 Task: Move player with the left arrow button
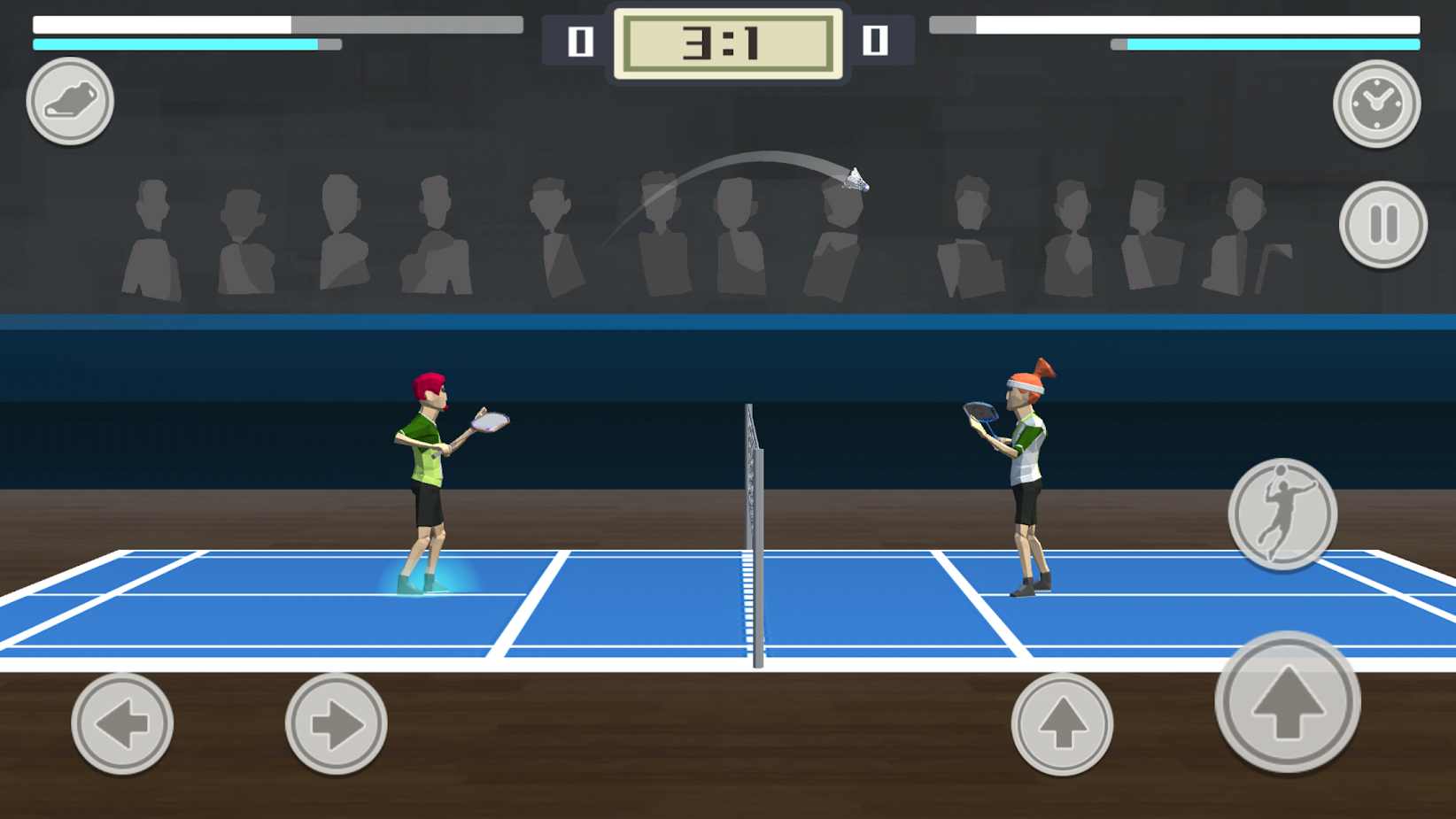(x=122, y=723)
